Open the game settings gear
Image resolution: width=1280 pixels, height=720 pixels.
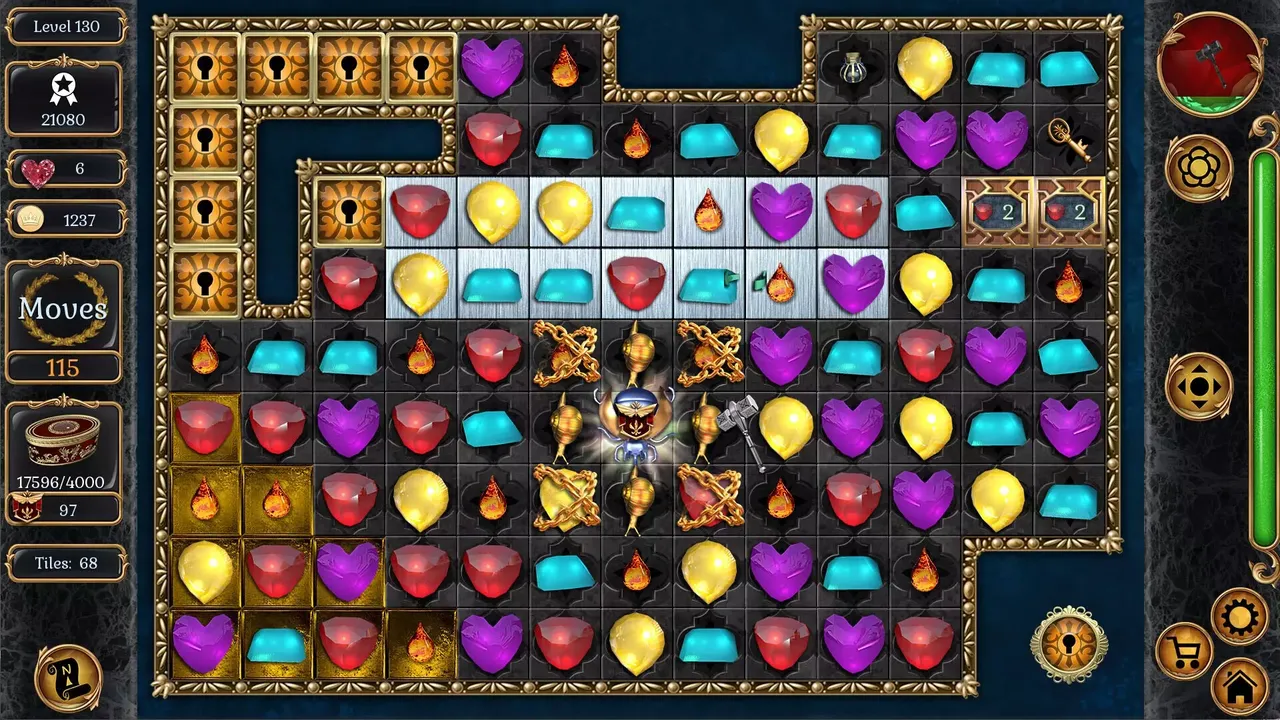[x=1240, y=616]
